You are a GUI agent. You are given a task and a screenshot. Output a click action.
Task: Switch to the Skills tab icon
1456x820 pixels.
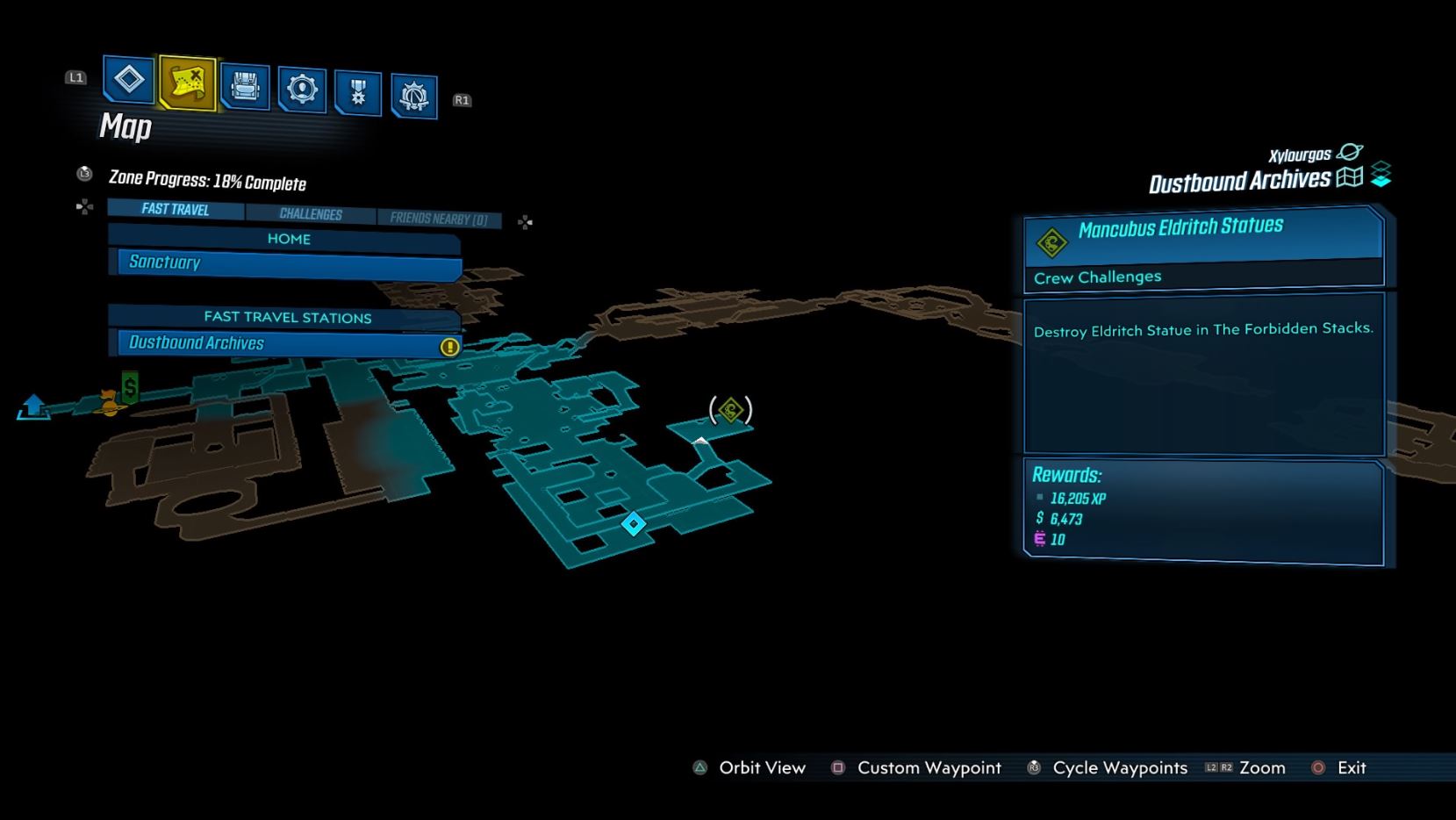302,90
